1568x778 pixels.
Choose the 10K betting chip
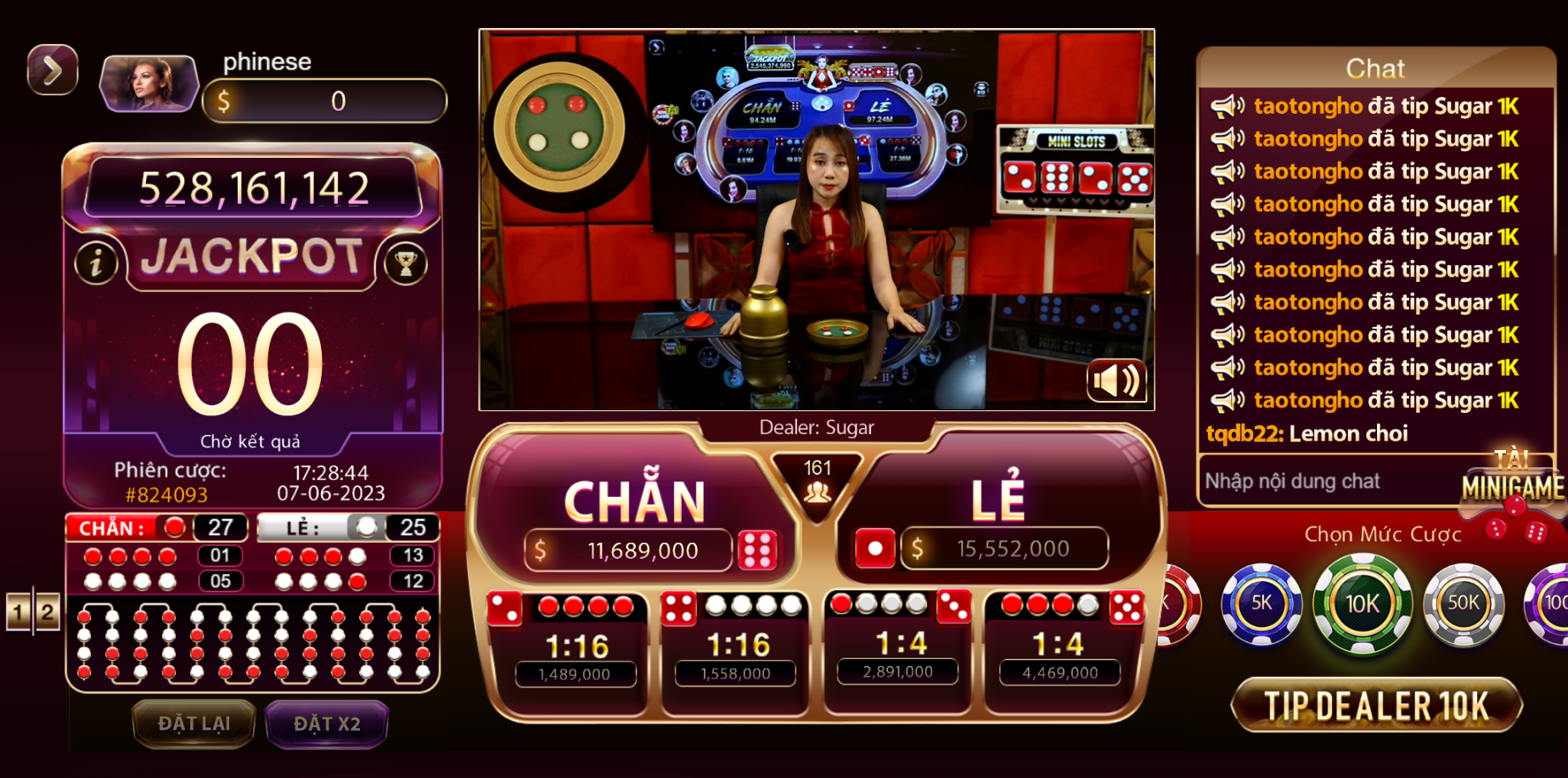coord(1362,603)
